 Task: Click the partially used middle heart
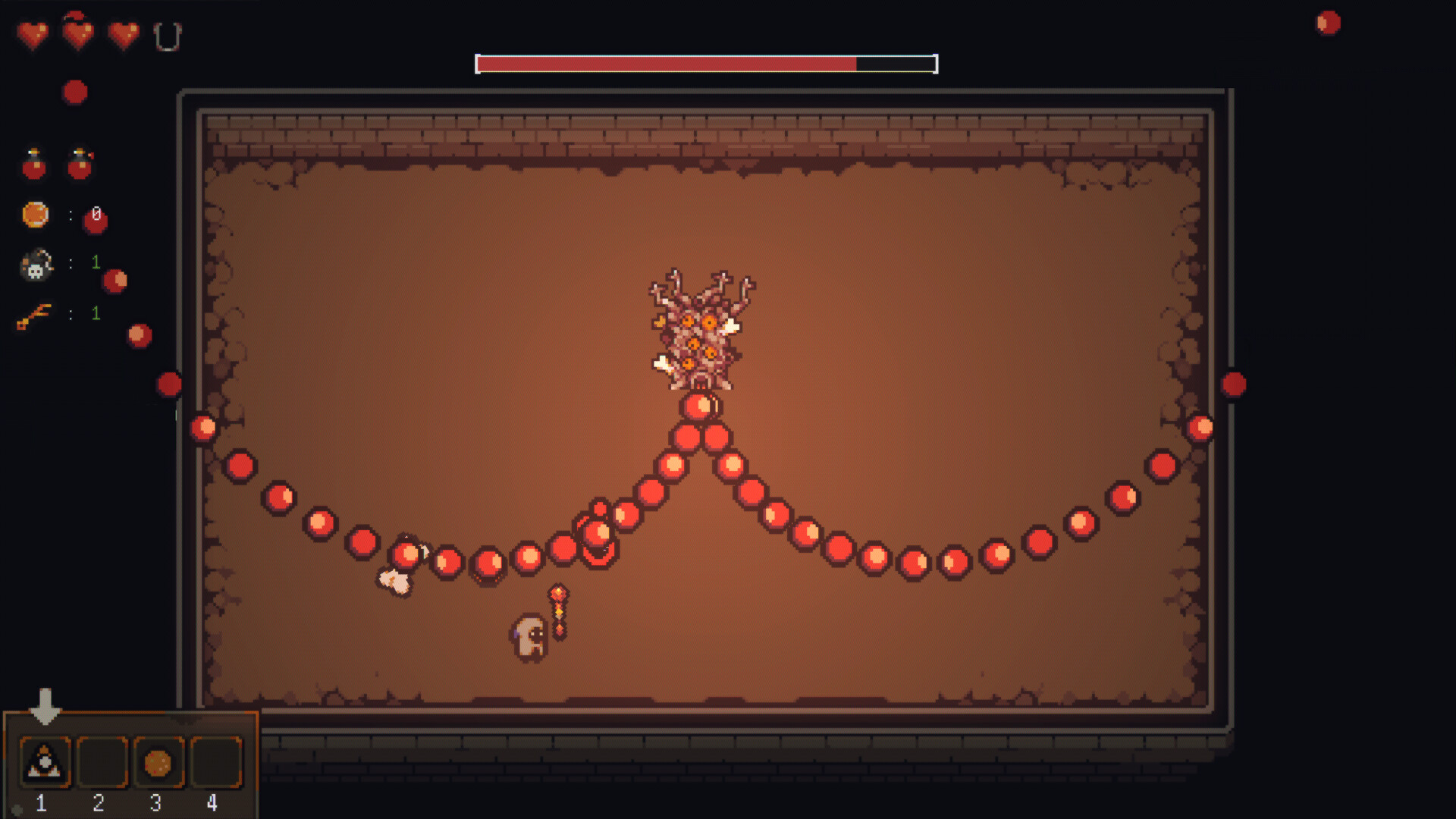point(77,33)
